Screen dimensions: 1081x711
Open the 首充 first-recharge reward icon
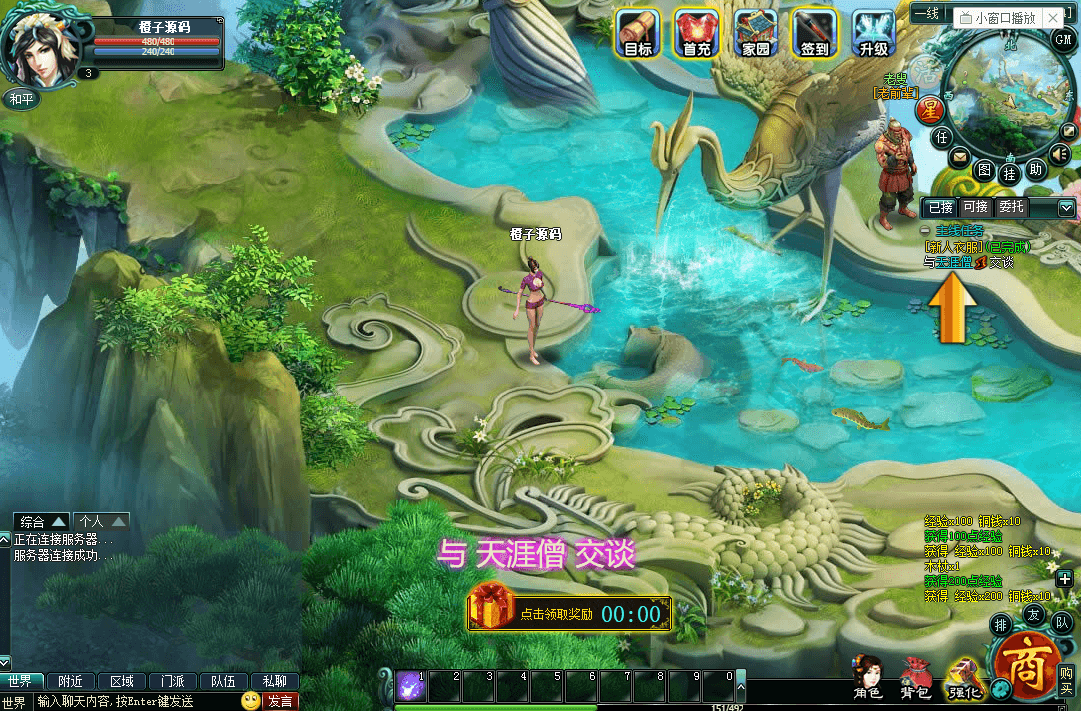coord(697,33)
